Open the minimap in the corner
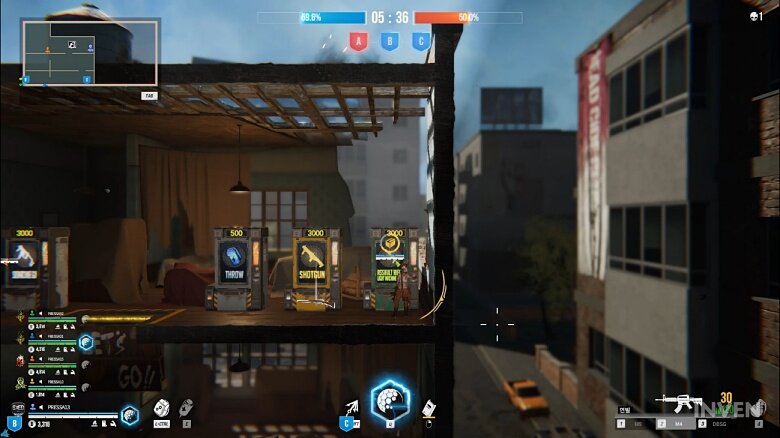This screenshot has width=780, height=438. 90,52
